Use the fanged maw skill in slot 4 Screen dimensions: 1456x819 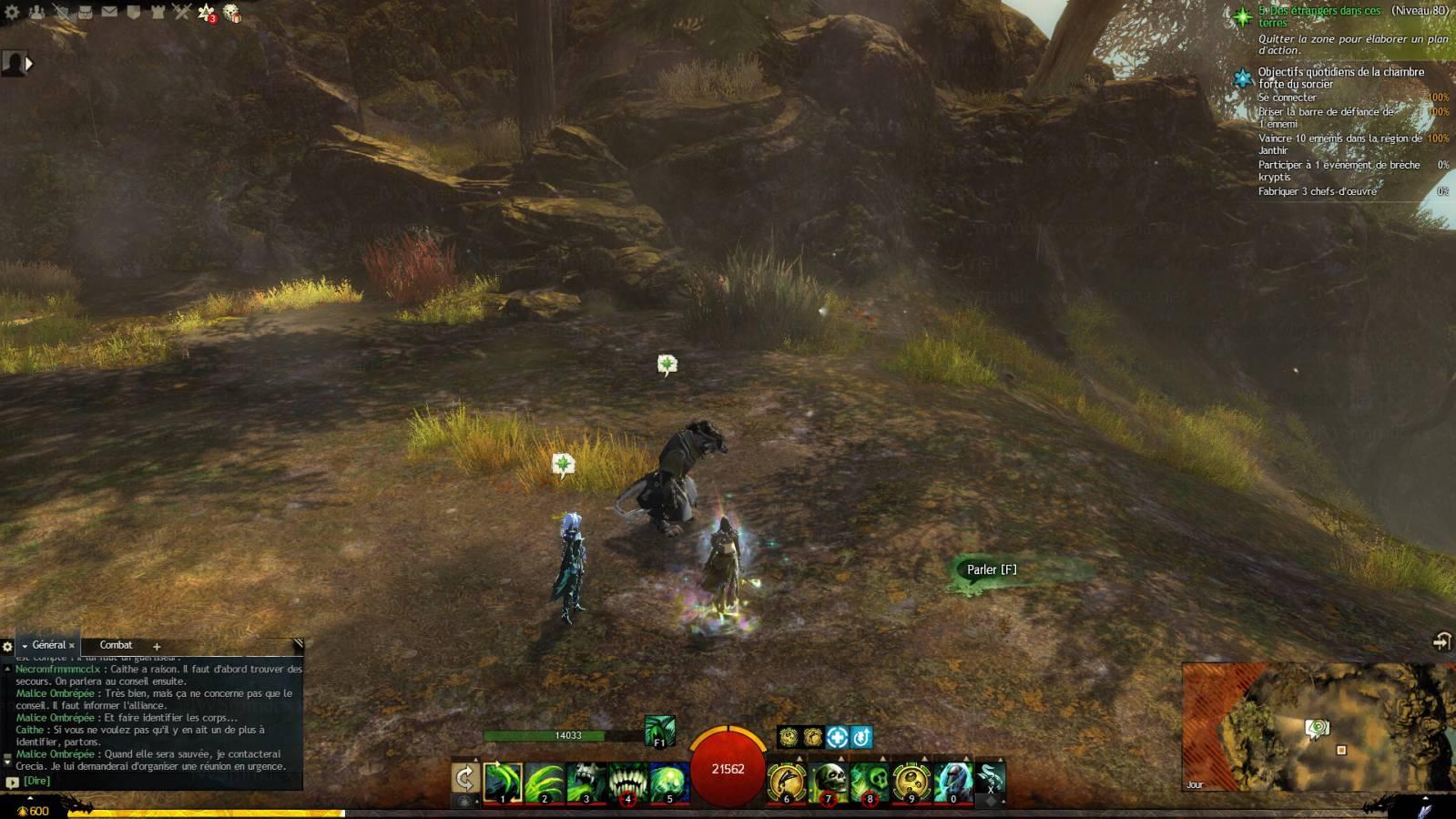click(627, 783)
